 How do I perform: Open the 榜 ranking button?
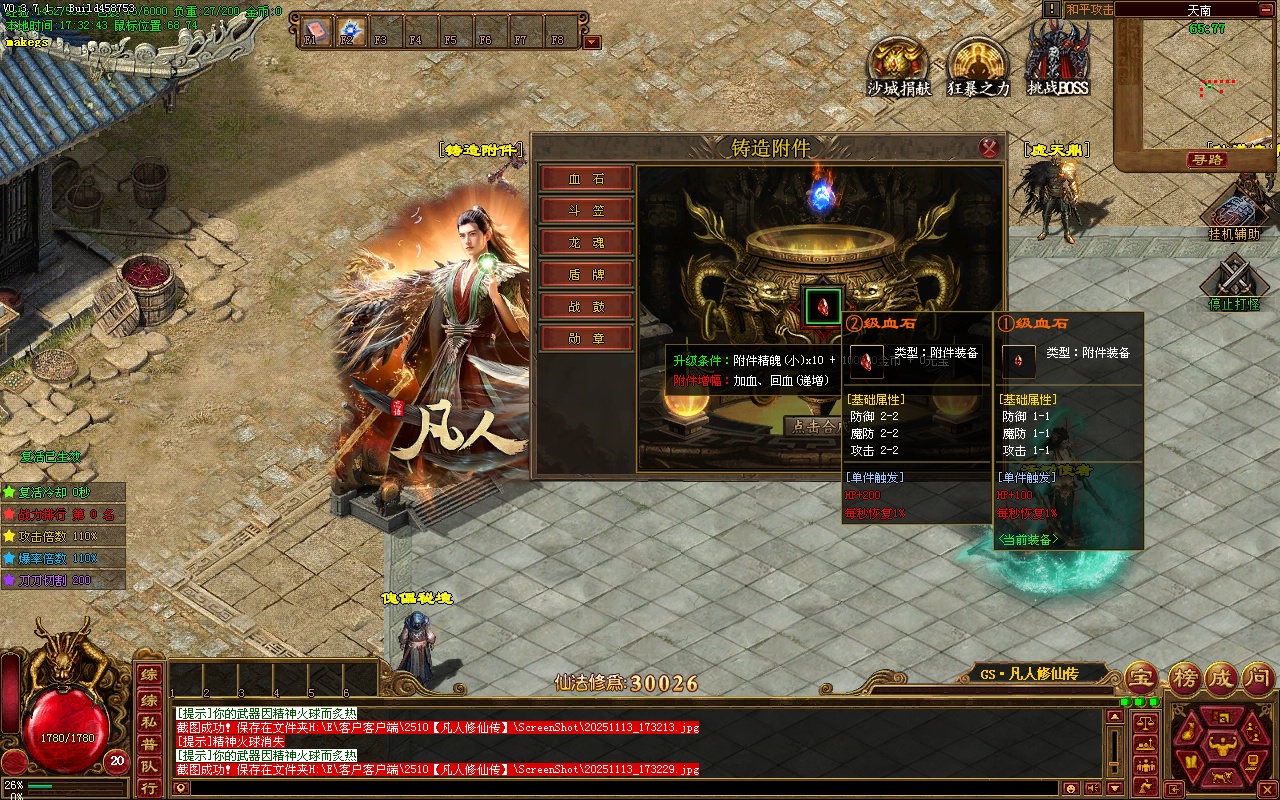(1181, 679)
